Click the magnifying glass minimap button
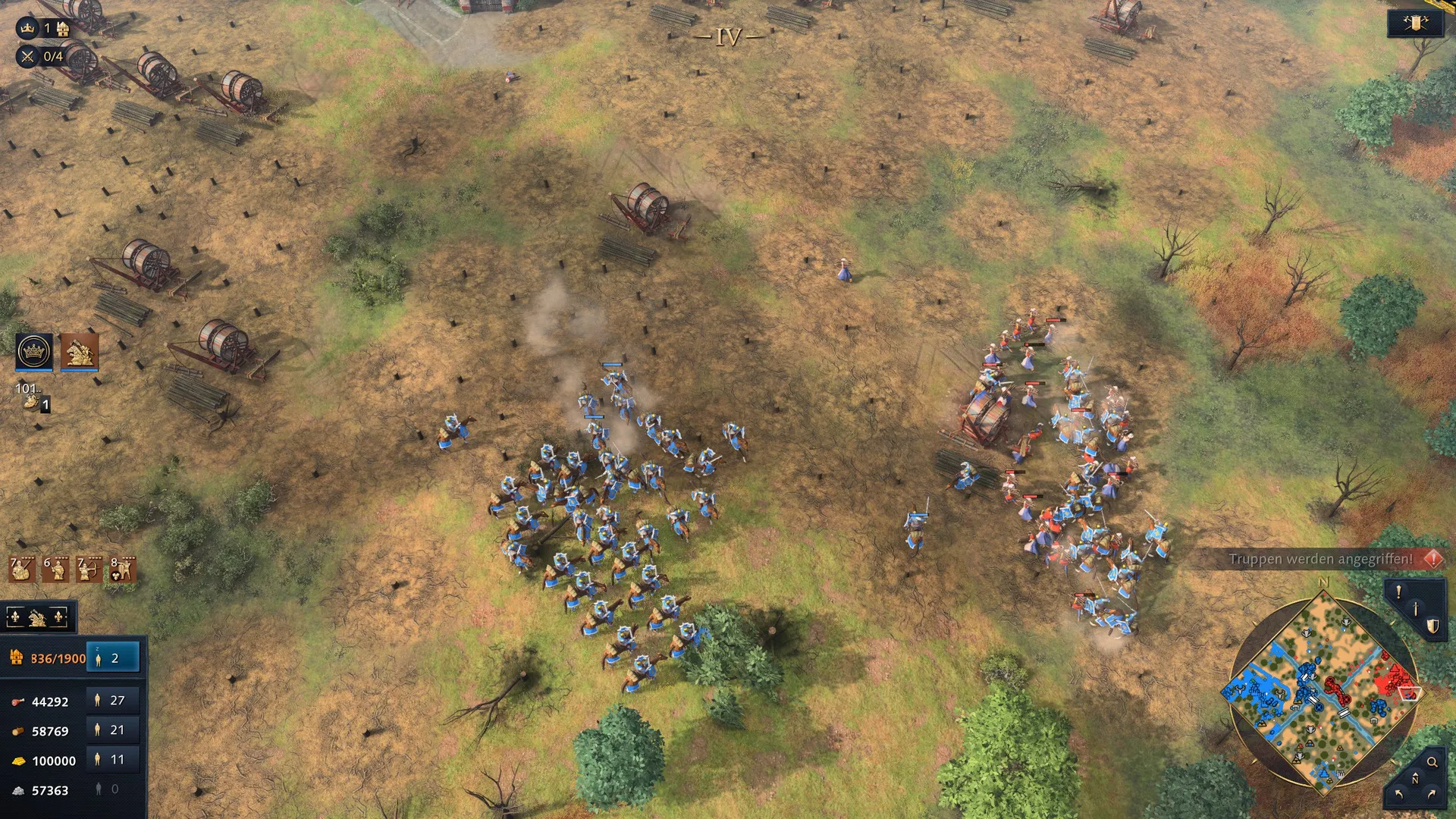The width and height of the screenshot is (1456, 819). tap(1432, 762)
